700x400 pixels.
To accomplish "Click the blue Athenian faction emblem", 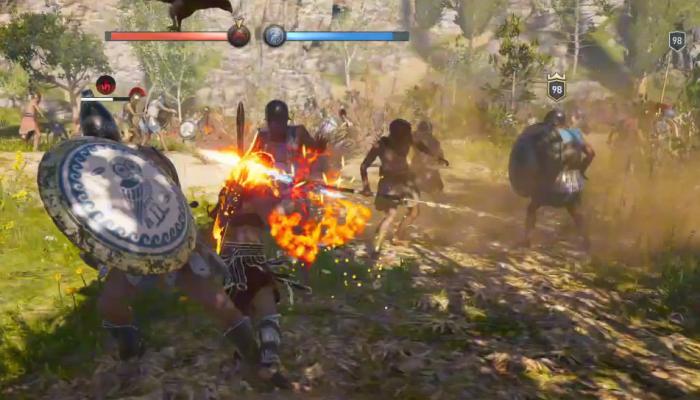I will point(274,36).
